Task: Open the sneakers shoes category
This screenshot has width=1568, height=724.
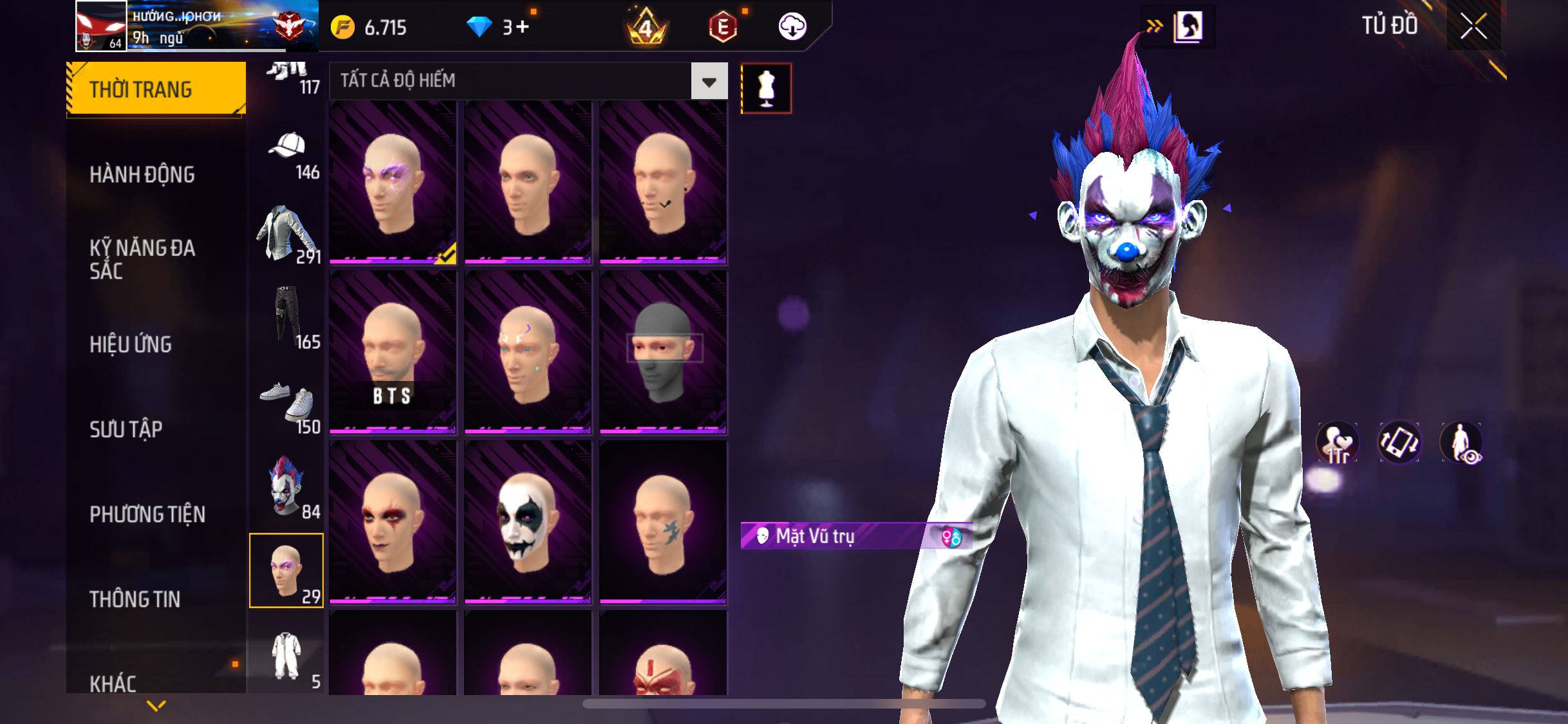Action: coord(287,405)
